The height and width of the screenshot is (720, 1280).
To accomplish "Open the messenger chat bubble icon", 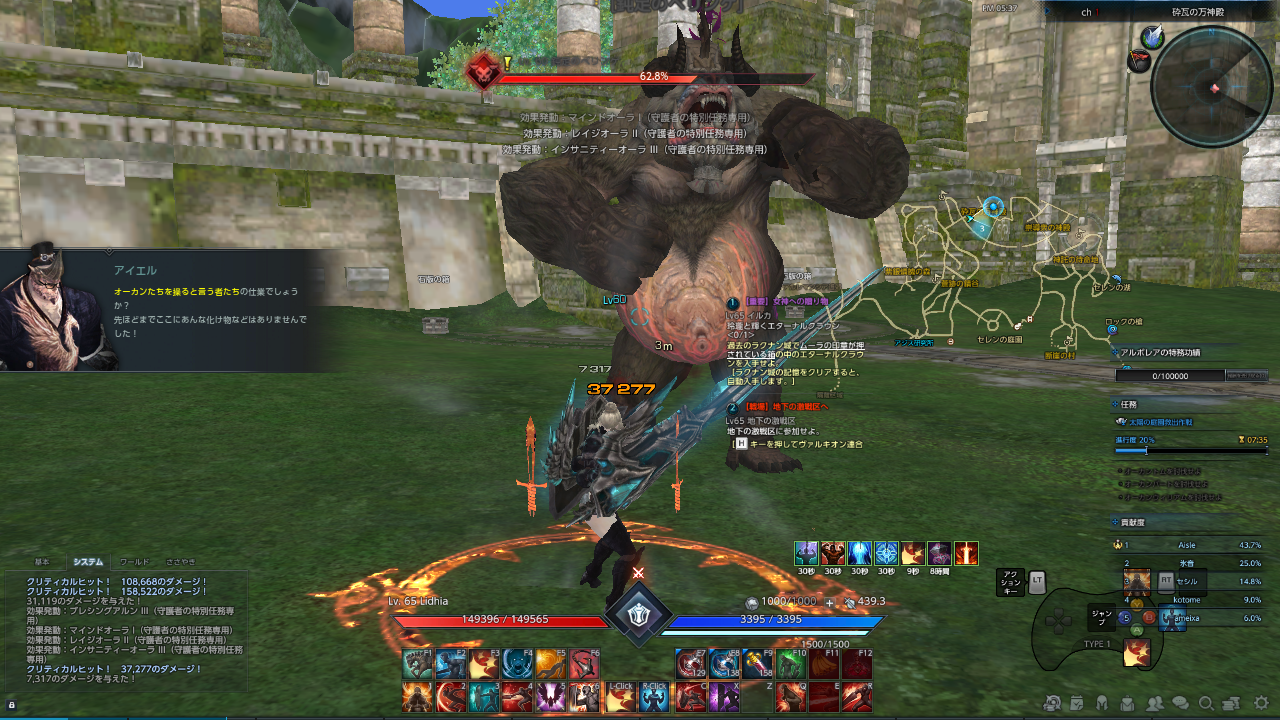I will pos(1181,704).
